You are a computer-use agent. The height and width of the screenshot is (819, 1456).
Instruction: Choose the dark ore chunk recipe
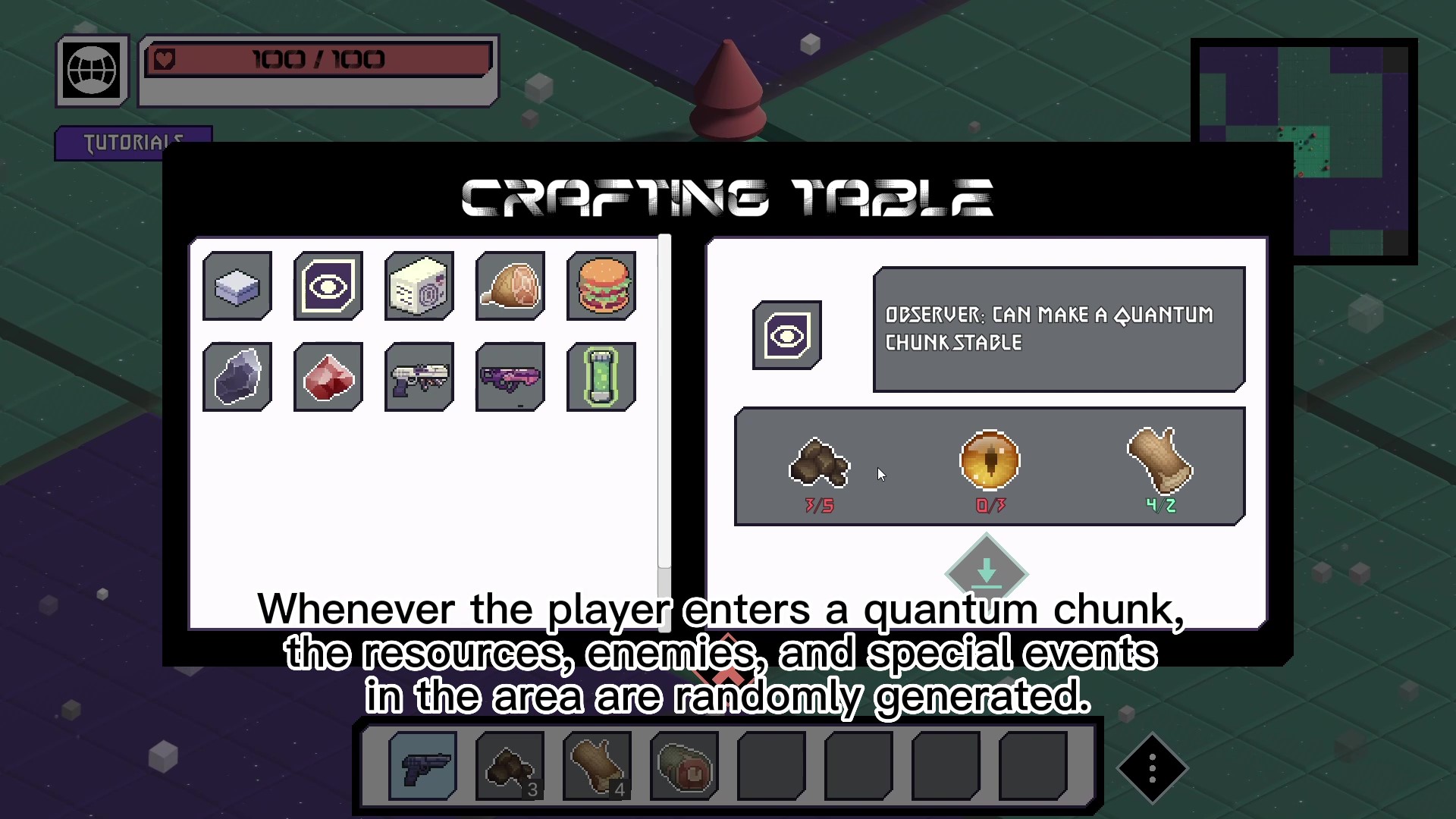(237, 378)
